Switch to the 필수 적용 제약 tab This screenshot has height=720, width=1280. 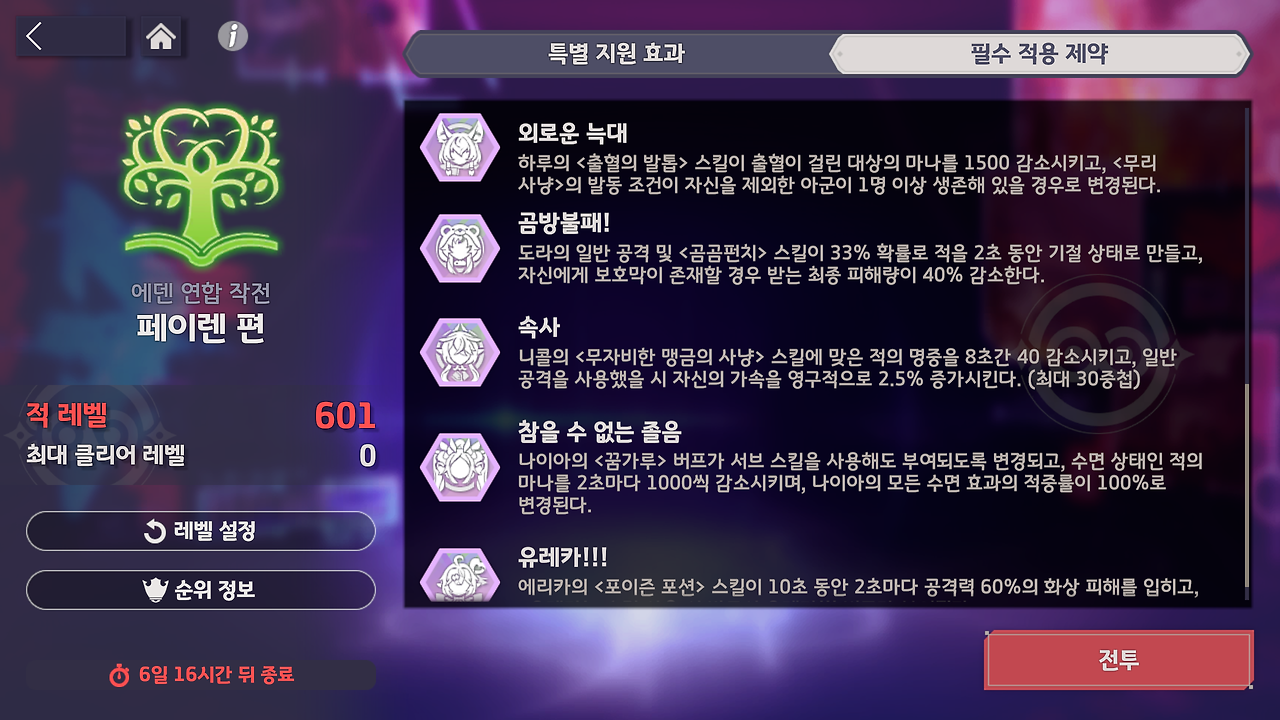point(1037,55)
